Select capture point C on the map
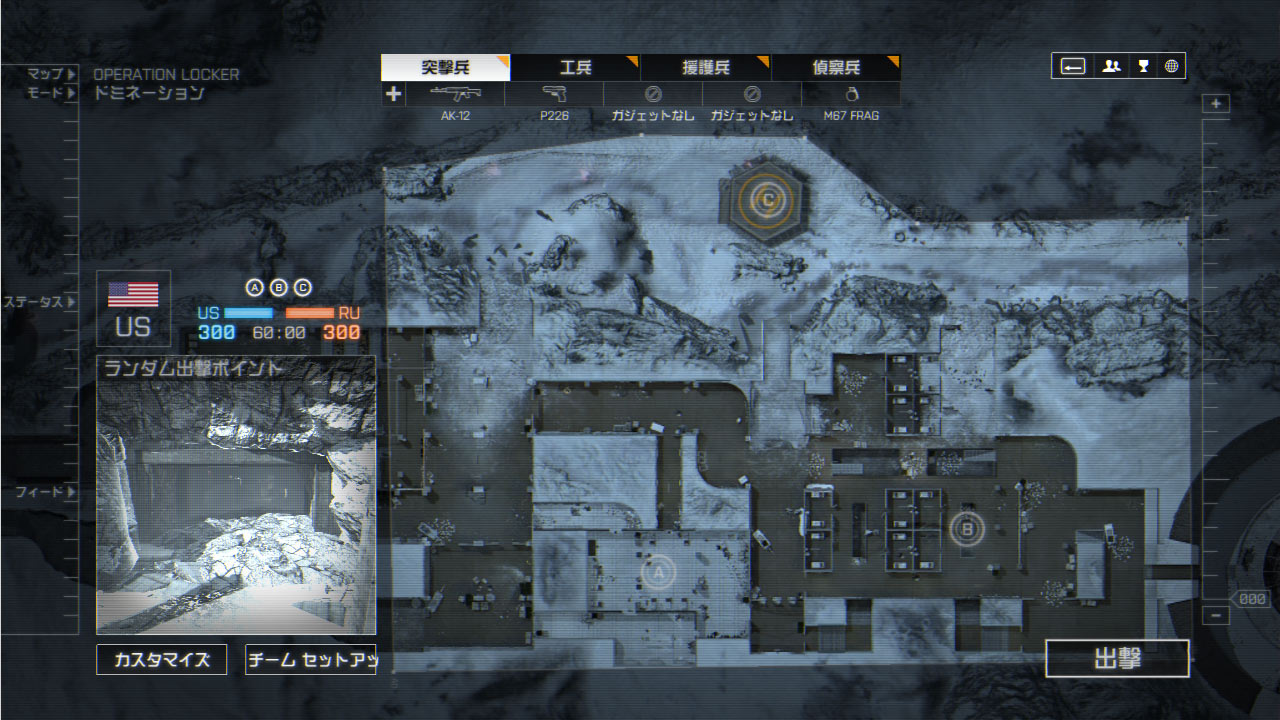The image size is (1280, 720). (x=767, y=199)
